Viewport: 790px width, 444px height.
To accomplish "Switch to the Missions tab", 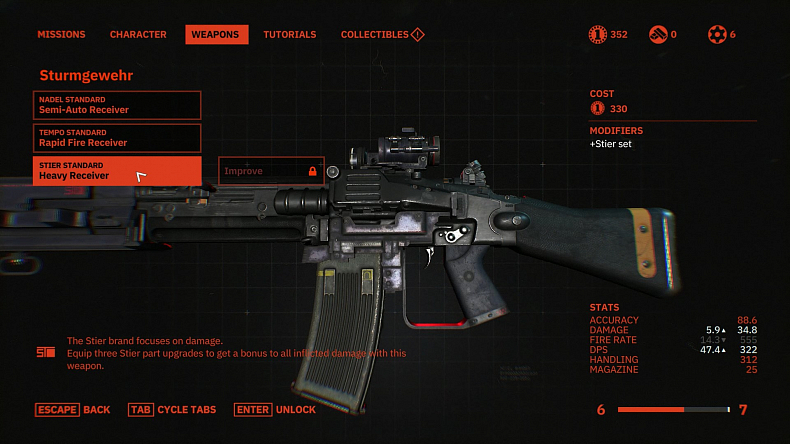I will click(x=61, y=34).
